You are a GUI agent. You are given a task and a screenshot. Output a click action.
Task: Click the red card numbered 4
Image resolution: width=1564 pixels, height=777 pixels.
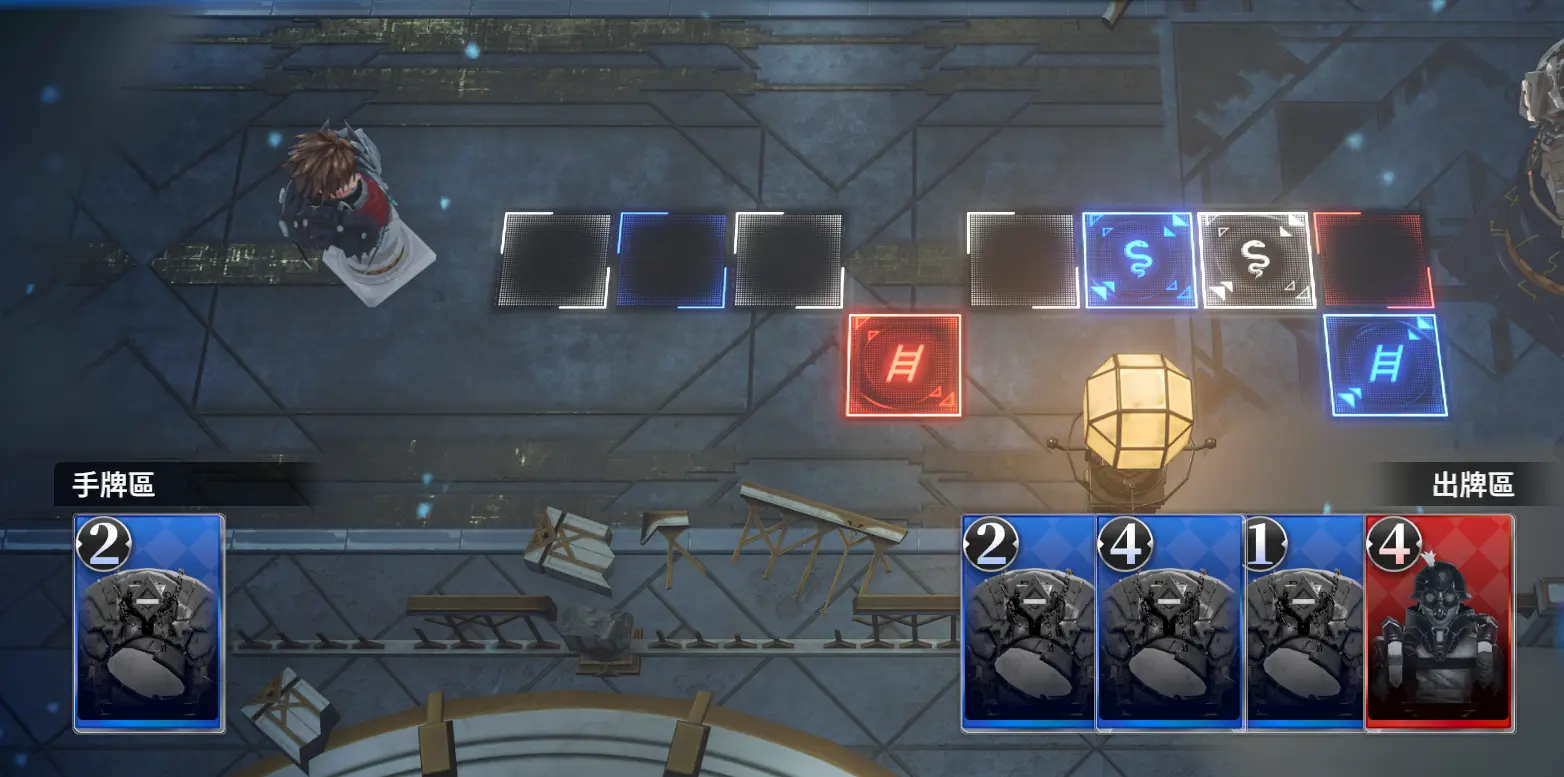pos(1439,622)
